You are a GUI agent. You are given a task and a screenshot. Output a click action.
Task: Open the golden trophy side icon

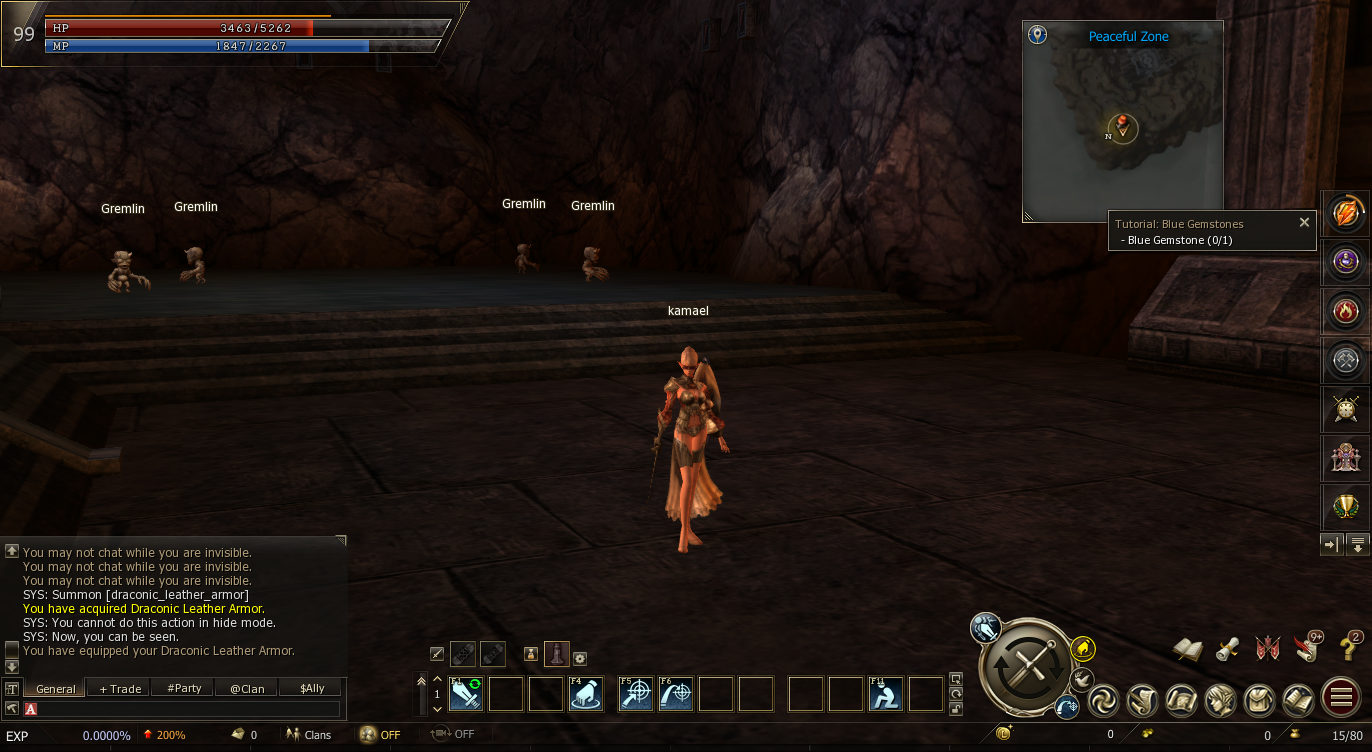click(1345, 507)
